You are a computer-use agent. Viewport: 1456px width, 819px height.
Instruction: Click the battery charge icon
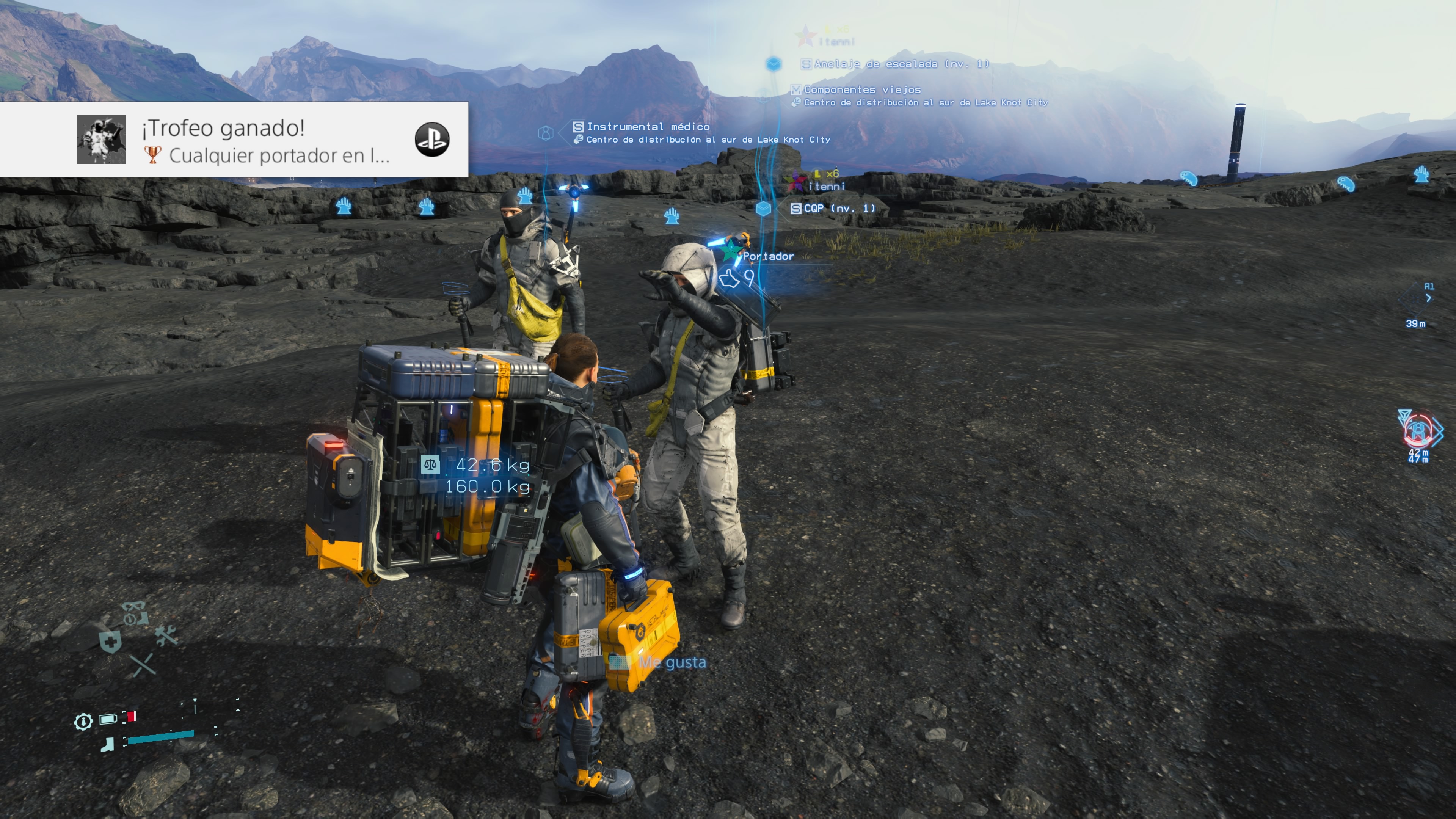click(108, 719)
